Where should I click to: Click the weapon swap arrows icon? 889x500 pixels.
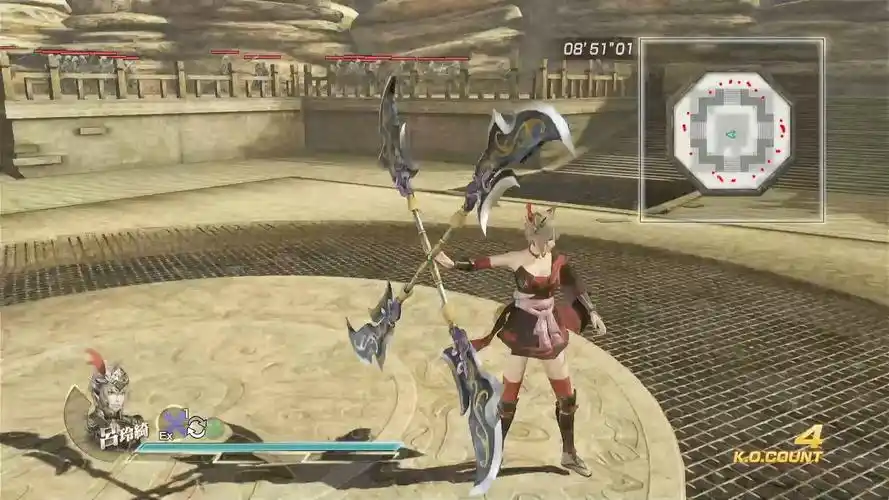tap(196, 426)
